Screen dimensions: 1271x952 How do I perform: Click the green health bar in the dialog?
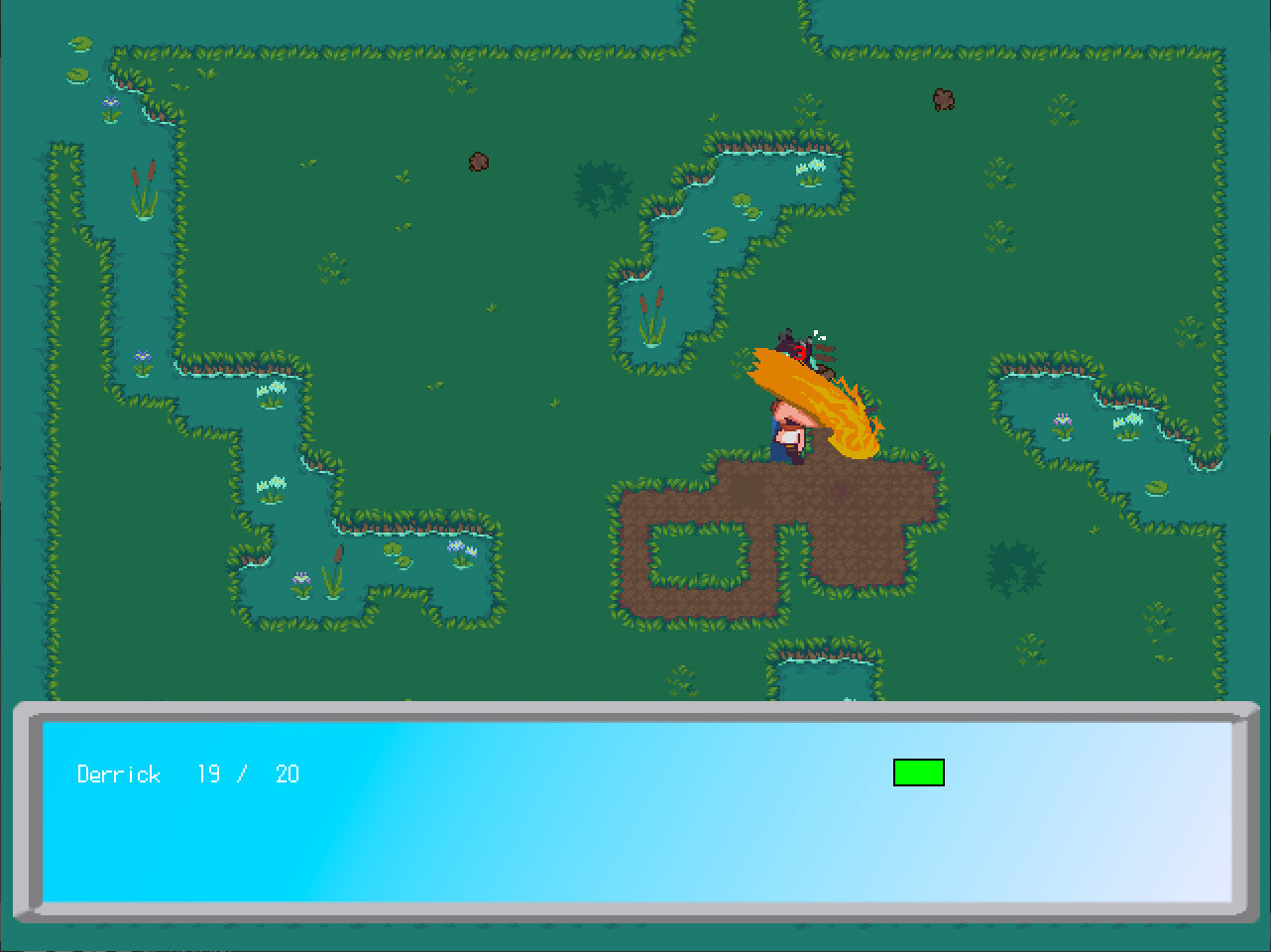(918, 773)
